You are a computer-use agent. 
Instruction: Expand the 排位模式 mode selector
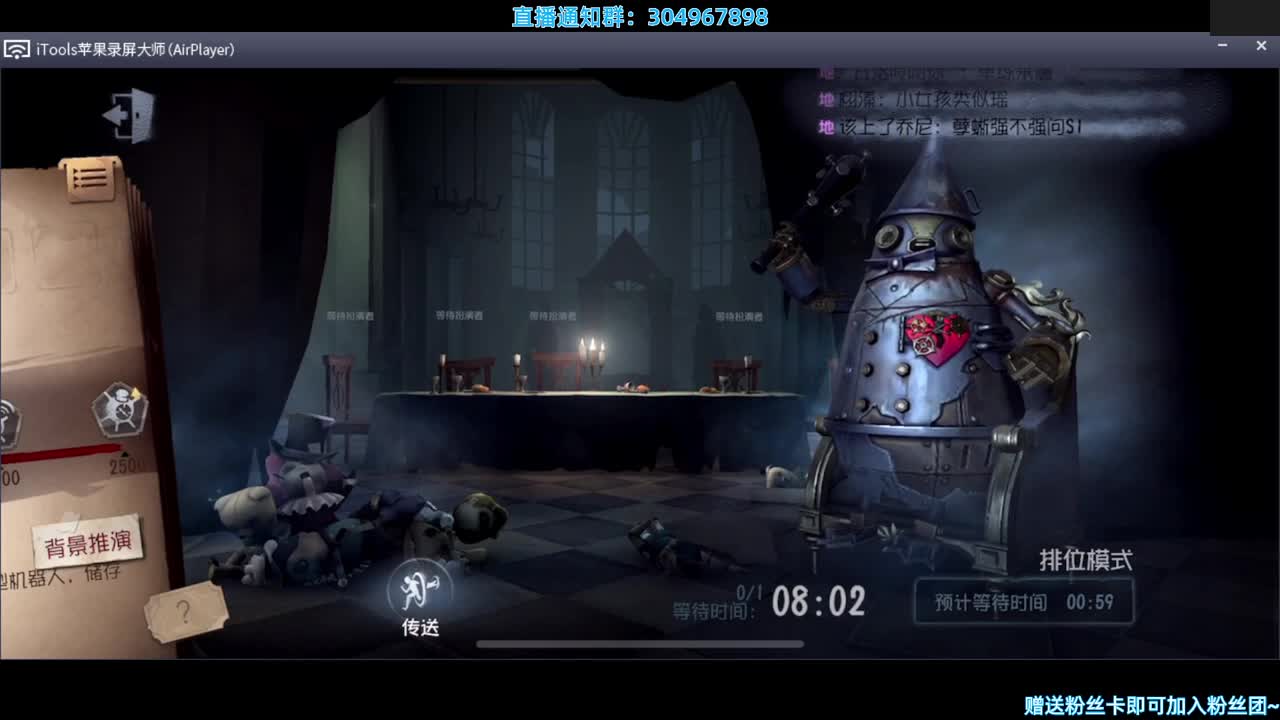1087,558
